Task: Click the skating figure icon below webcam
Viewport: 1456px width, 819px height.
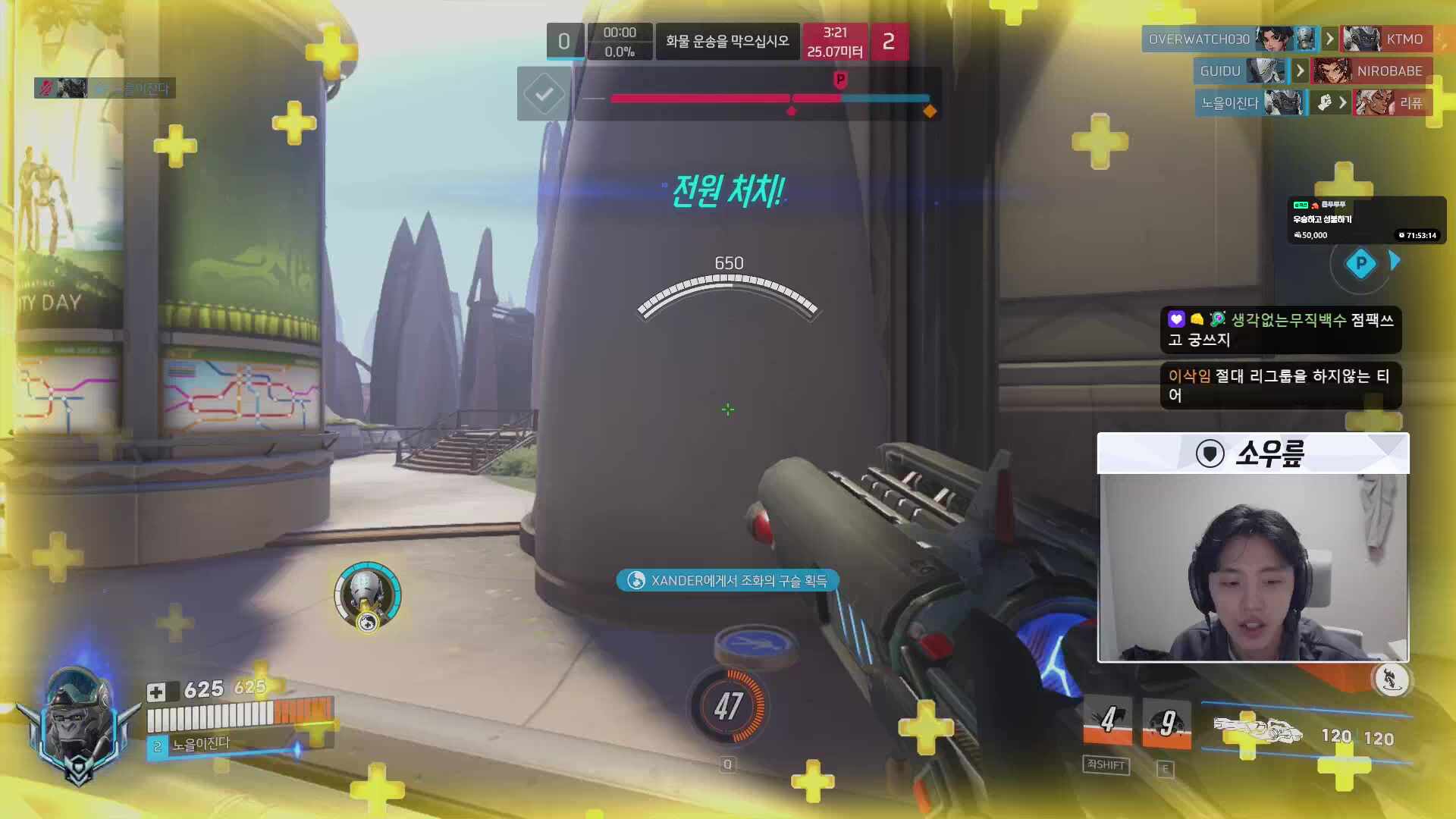Action: coord(1392,679)
